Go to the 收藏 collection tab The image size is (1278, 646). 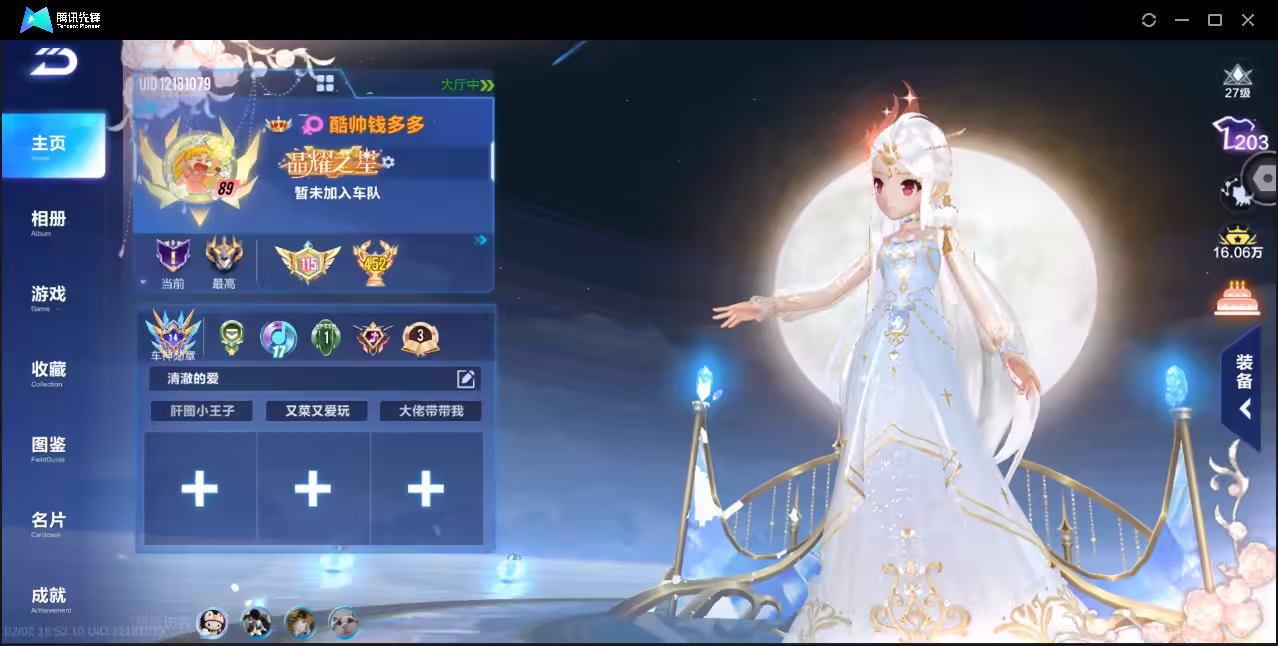pyautogui.click(x=48, y=371)
